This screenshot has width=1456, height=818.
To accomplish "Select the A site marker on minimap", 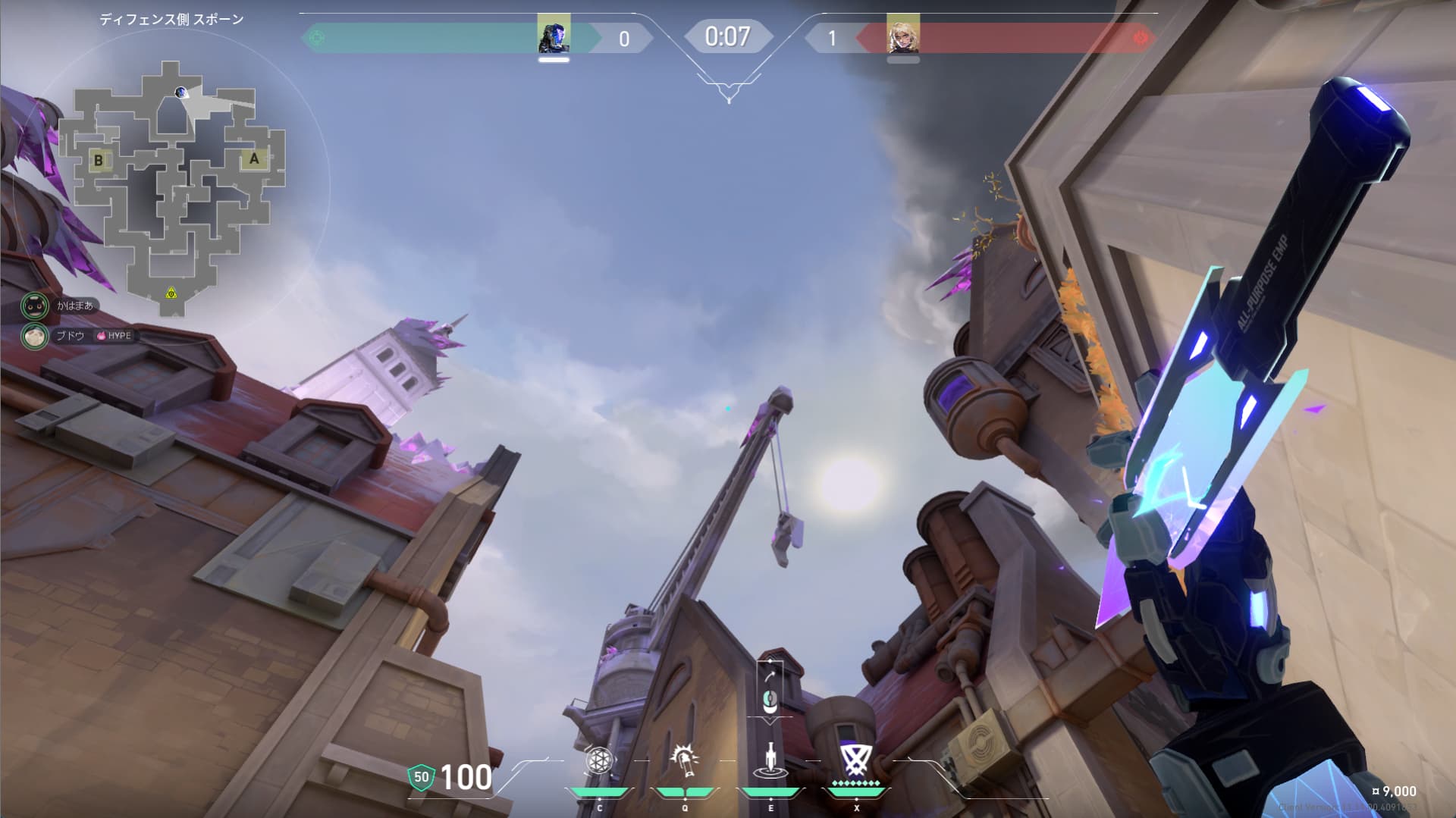I will (x=254, y=158).
